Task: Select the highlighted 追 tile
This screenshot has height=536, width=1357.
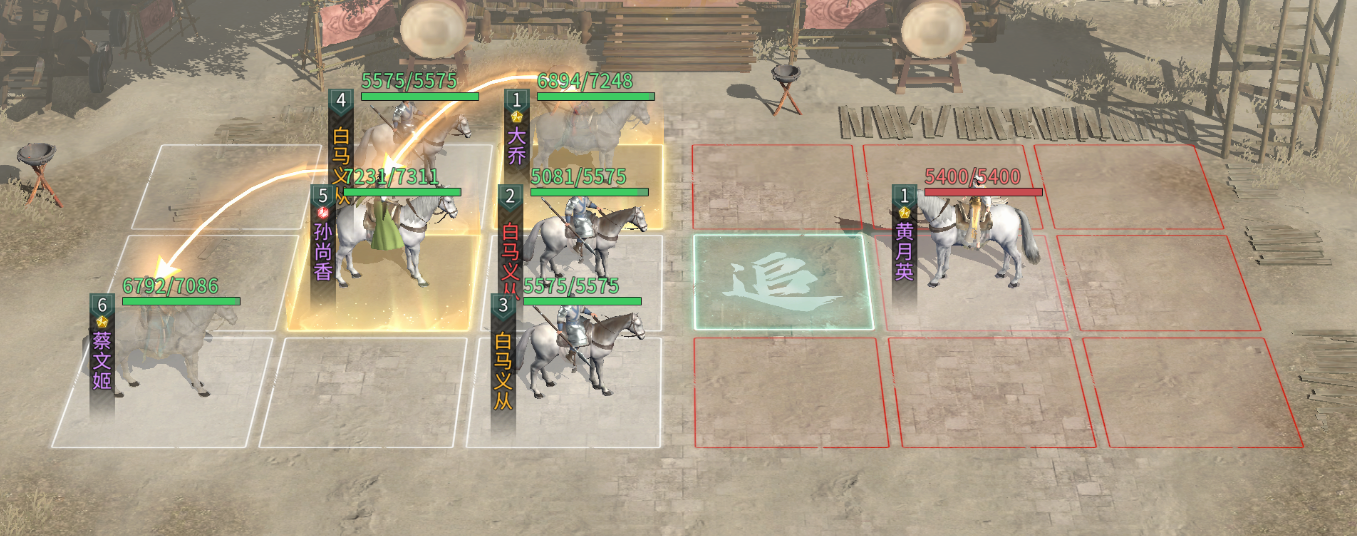Action: point(783,282)
